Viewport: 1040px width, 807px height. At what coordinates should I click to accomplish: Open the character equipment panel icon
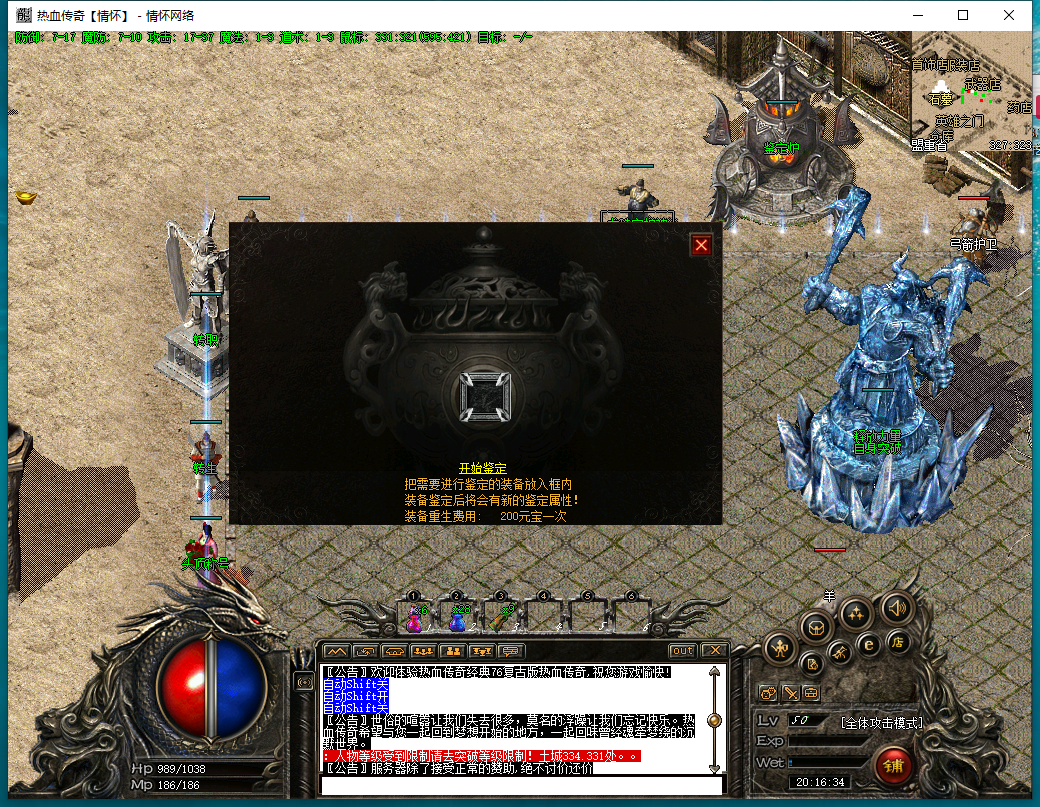point(780,649)
